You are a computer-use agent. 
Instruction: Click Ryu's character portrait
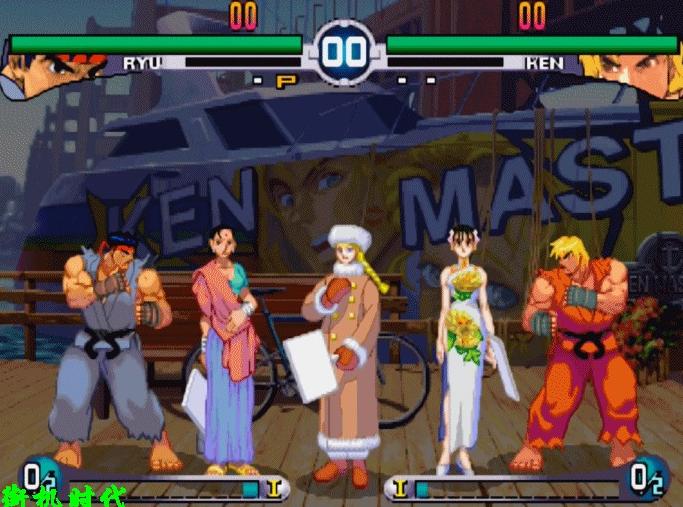point(45,72)
